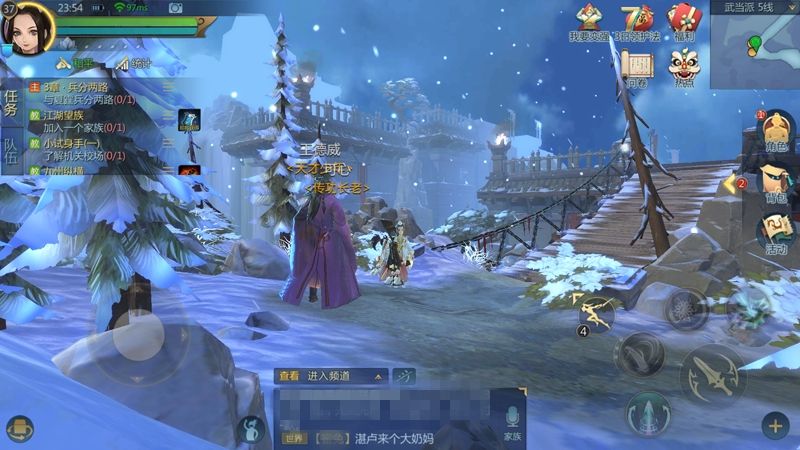Open the 角色 character menu
Screen dimensions: 800x450
[774, 132]
